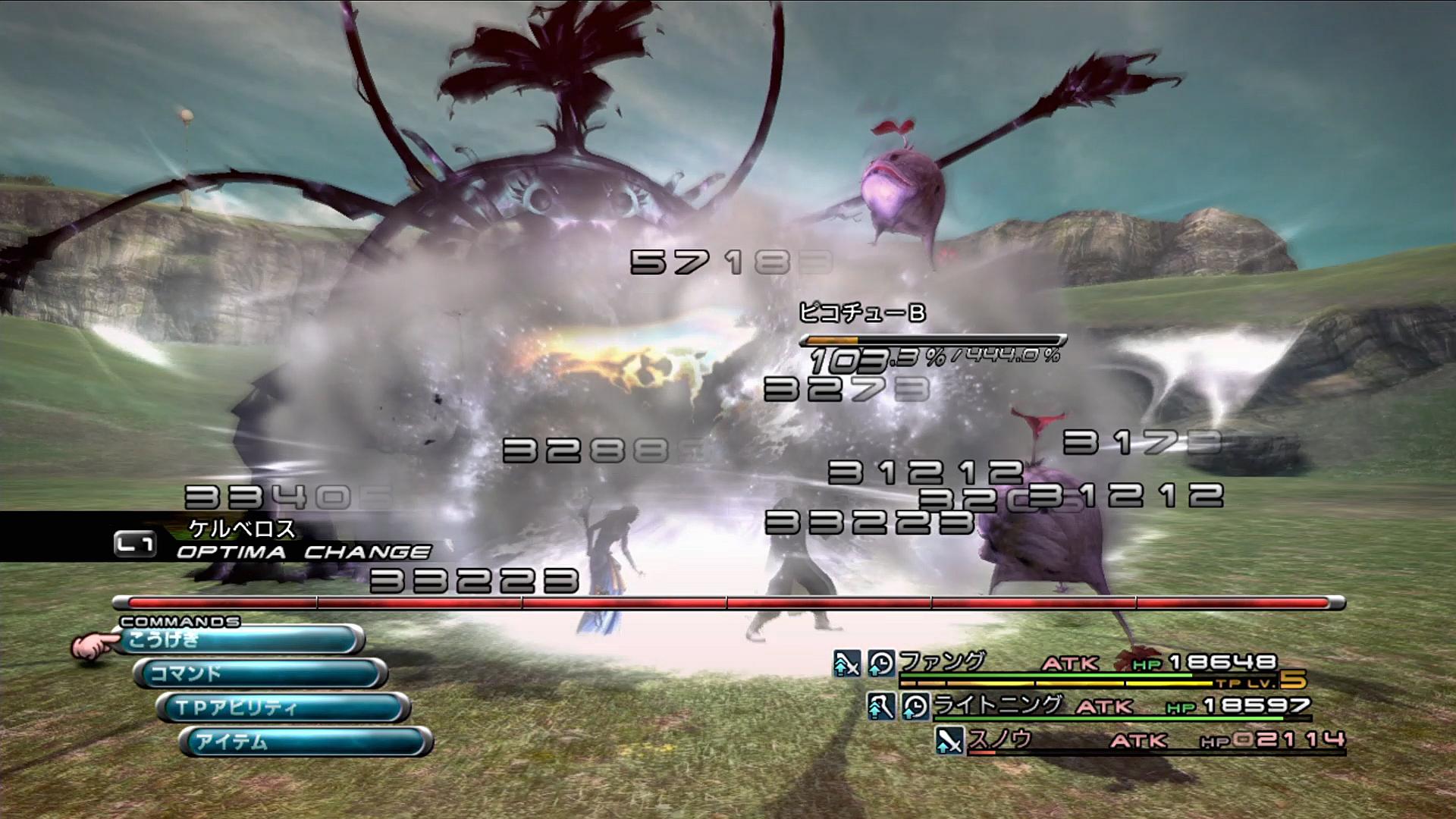This screenshot has width=1456, height=819.
Task: Target the enemy label ピコチューB
Action: (862, 312)
